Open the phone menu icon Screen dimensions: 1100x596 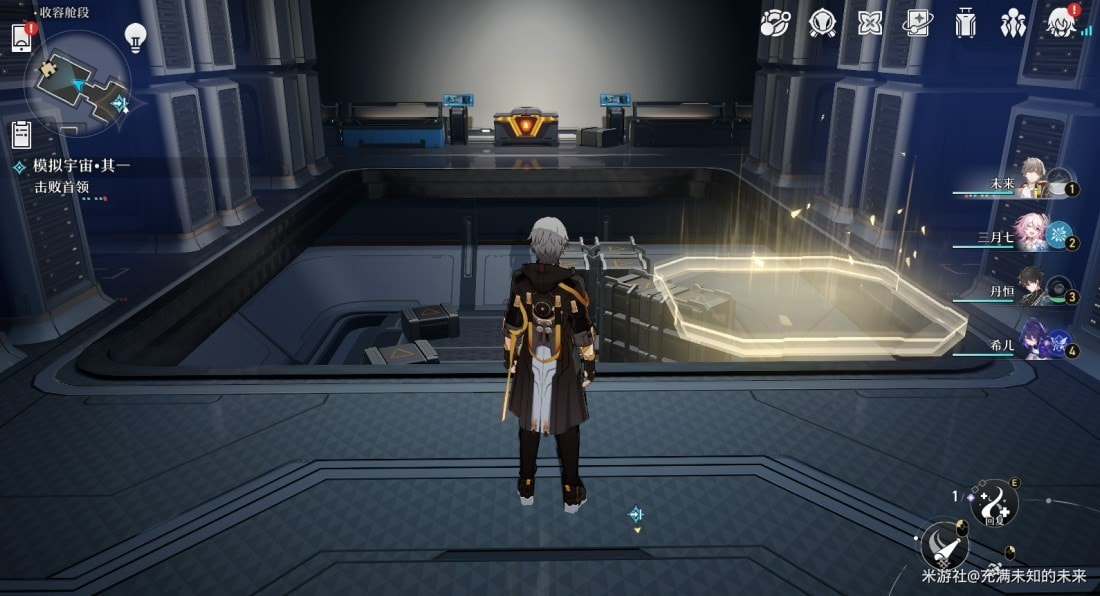coord(22,38)
